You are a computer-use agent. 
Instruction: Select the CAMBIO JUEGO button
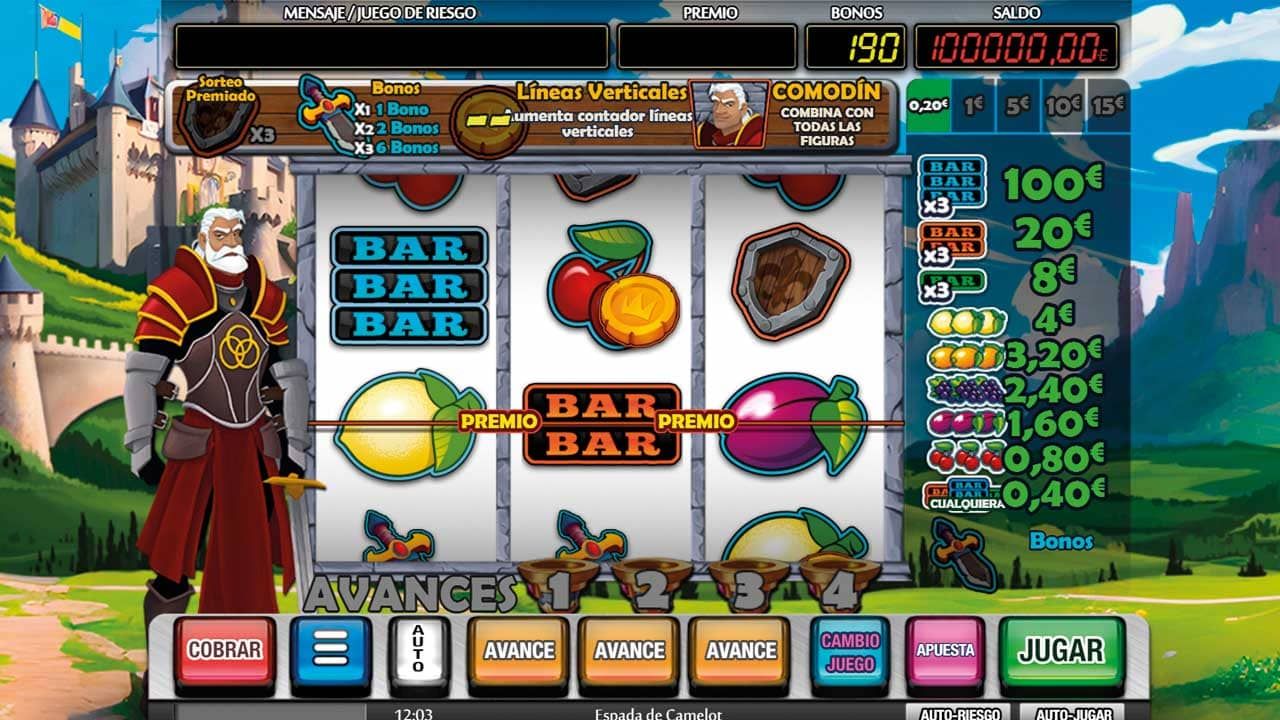pos(849,651)
